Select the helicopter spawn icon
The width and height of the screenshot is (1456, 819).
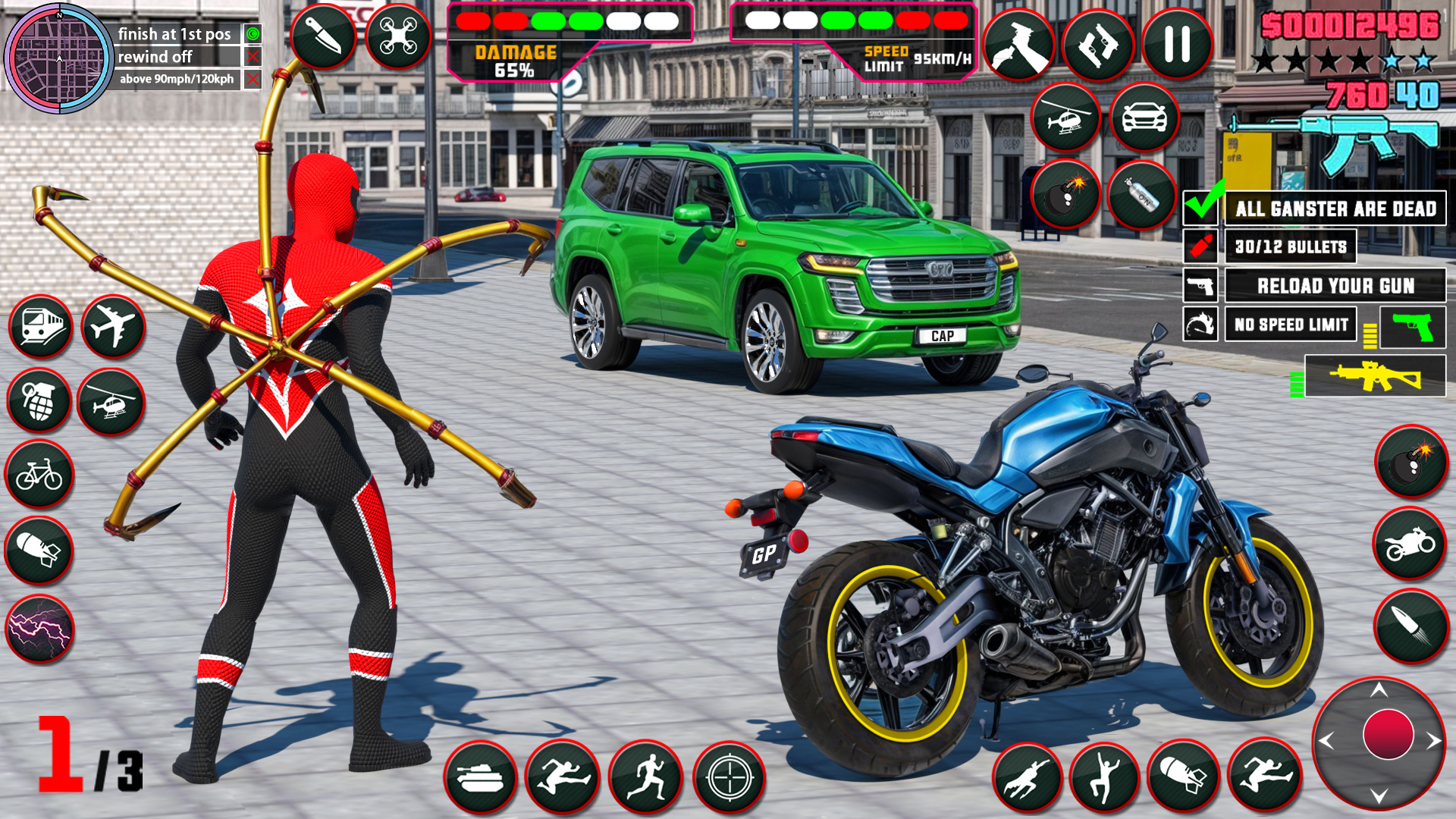[x=1064, y=115]
